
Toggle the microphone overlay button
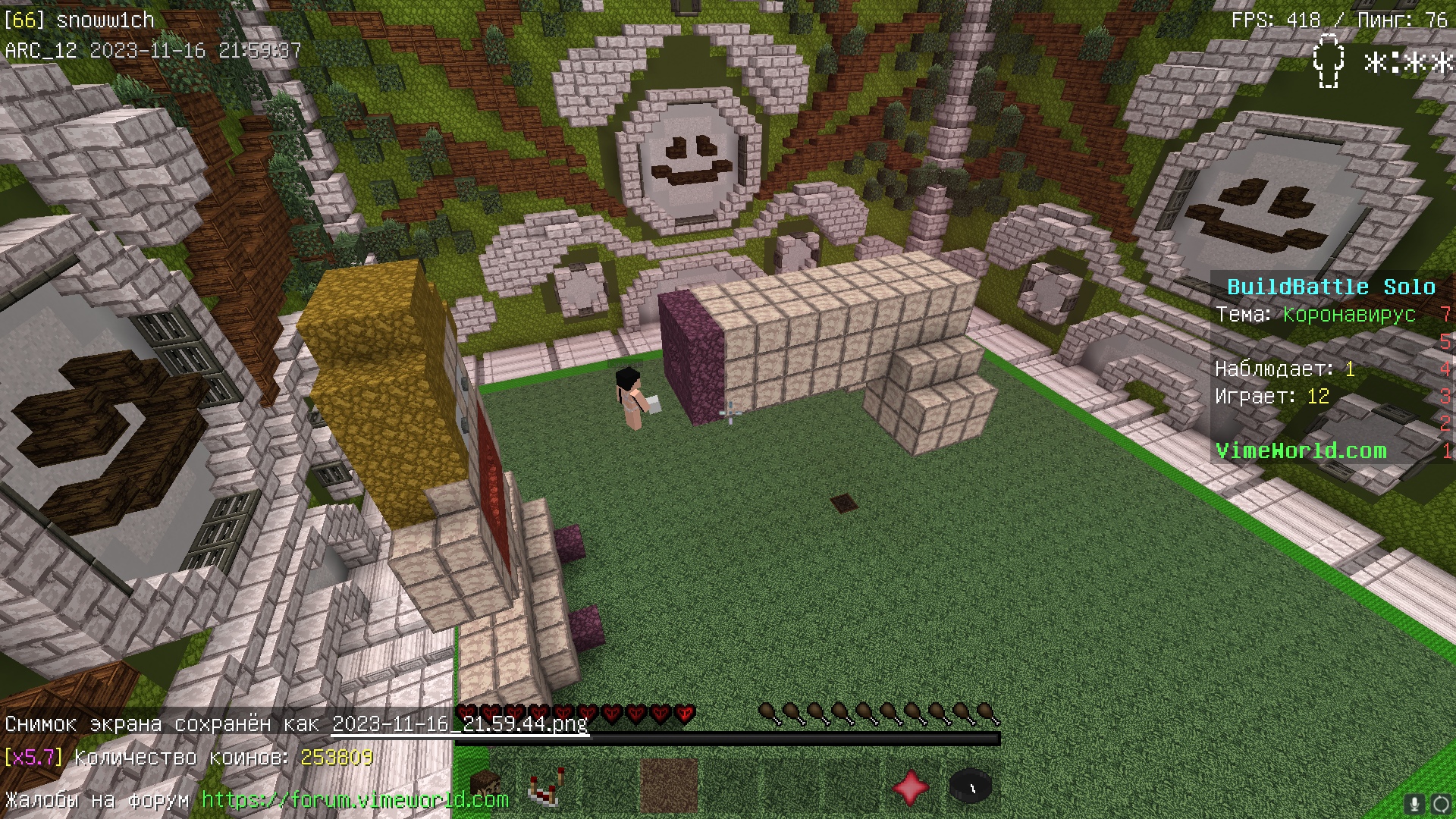(x=1414, y=803)
